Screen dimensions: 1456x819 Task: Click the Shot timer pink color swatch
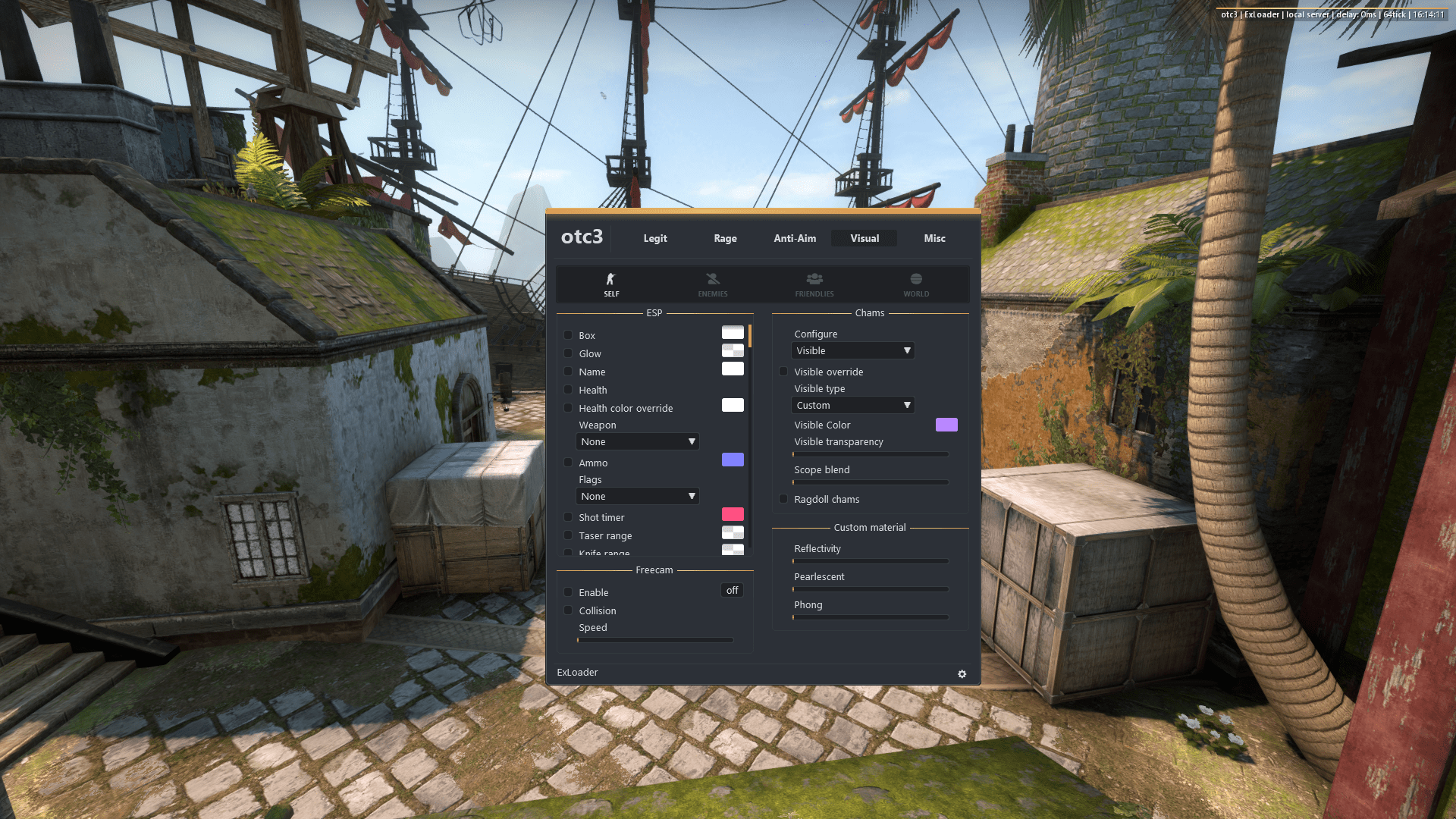[732, 513]
